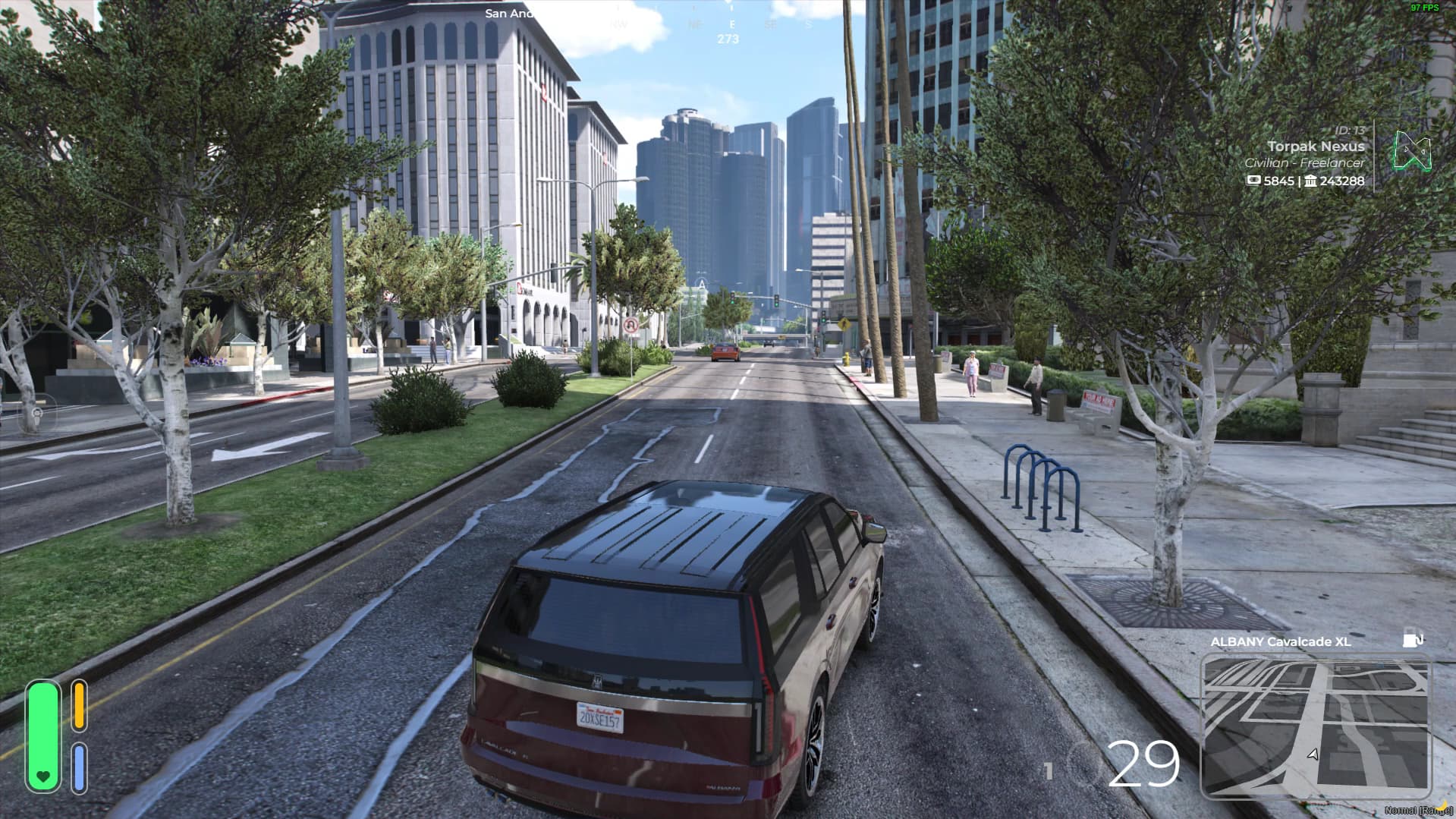Click the faint voice microphone indicator icon
Image resolution: width=1456 pixels, height=819 pixels.
[36, 414]
